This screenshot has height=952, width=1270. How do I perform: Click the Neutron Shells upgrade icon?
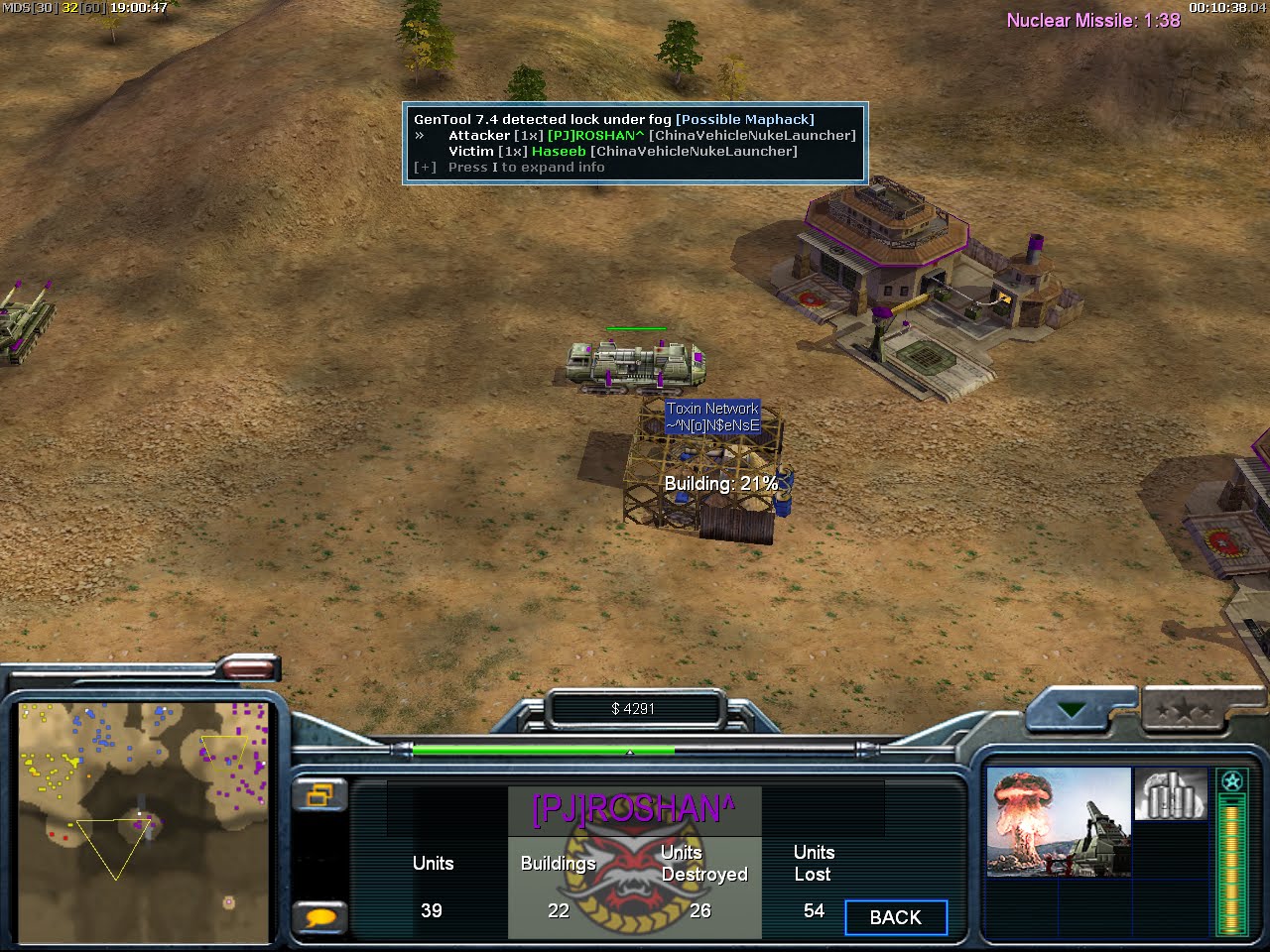(x=1171, y=793)
